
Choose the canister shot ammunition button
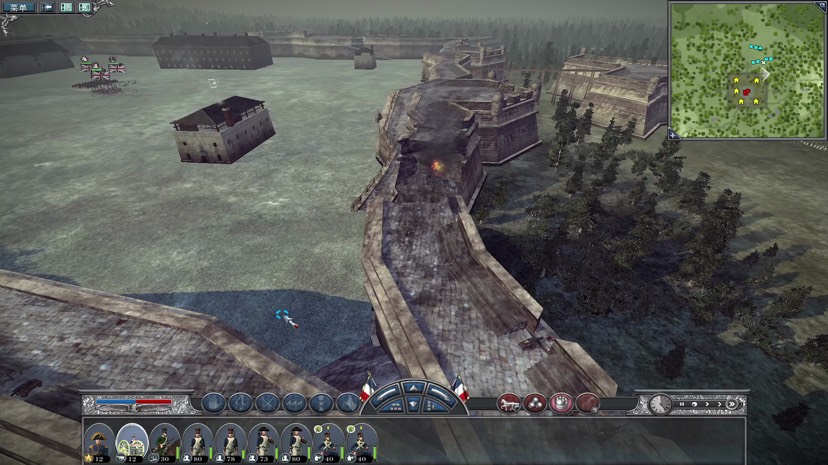[x=561, y=403]
